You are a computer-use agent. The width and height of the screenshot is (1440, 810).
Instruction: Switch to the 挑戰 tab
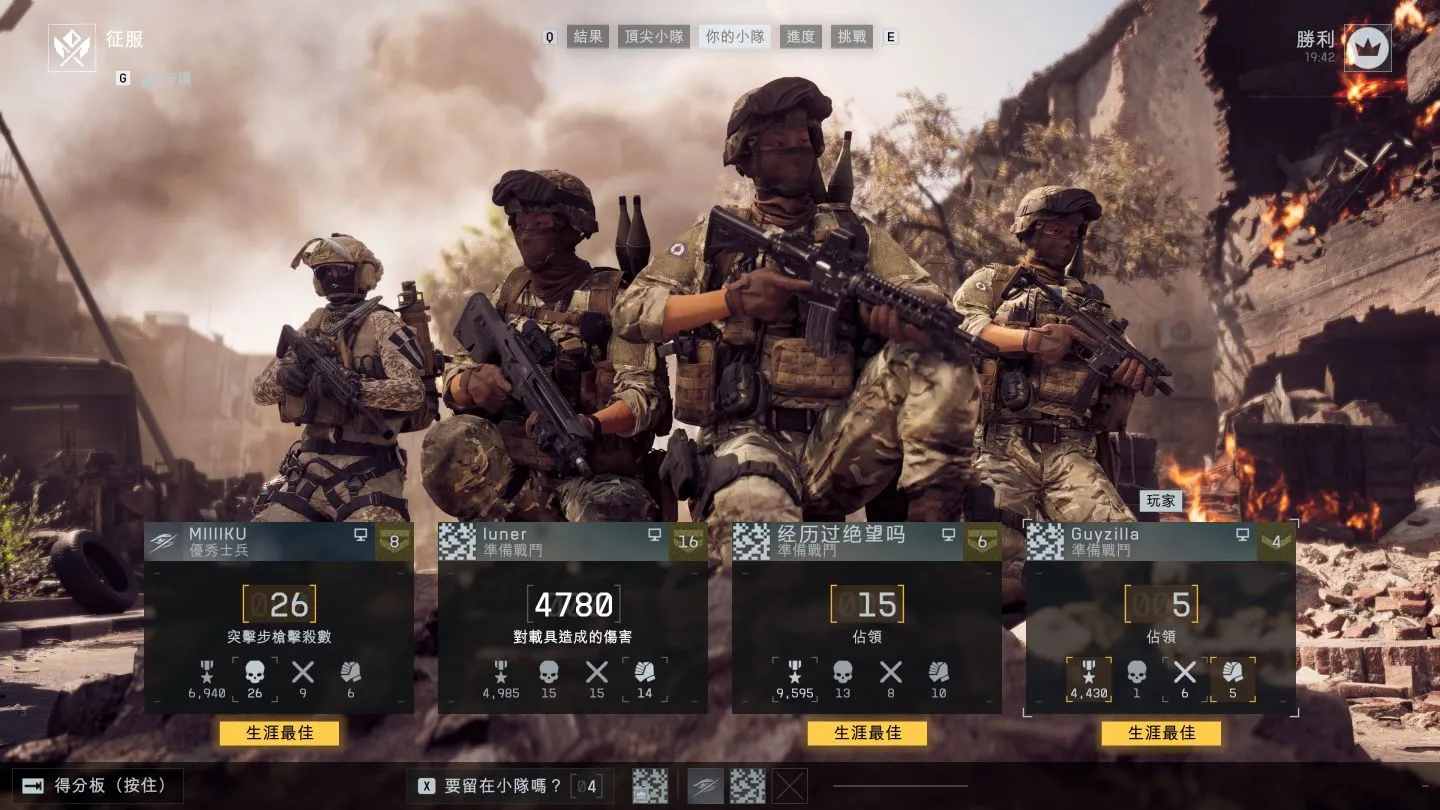(x=852, y=37)
